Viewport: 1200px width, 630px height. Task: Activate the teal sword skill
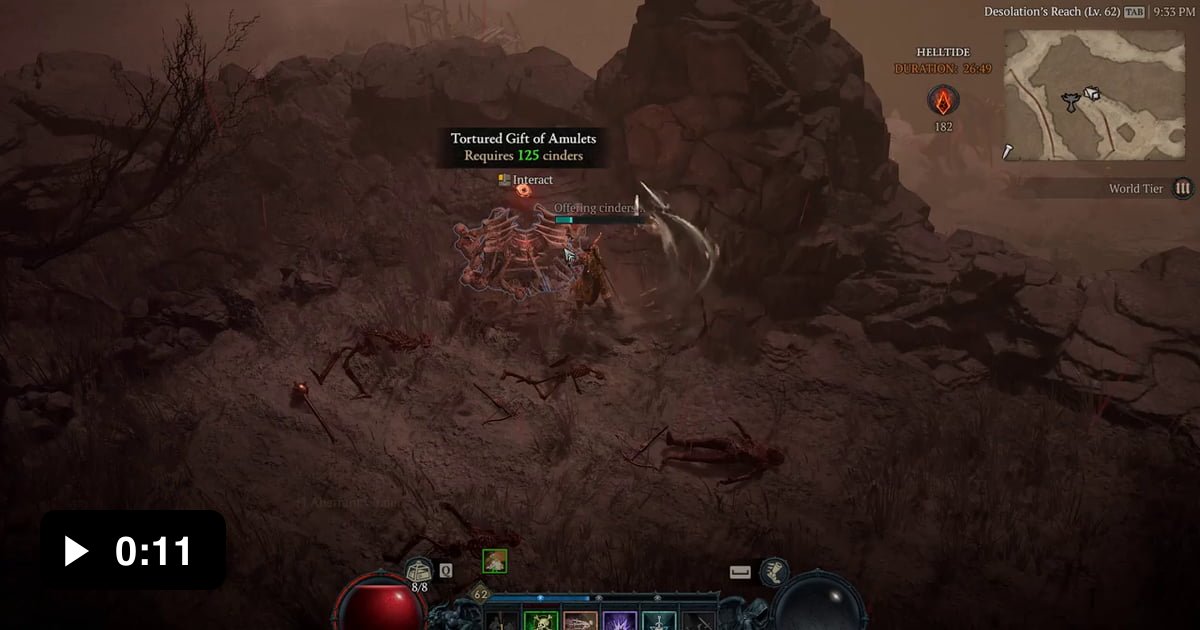(658, 621)
